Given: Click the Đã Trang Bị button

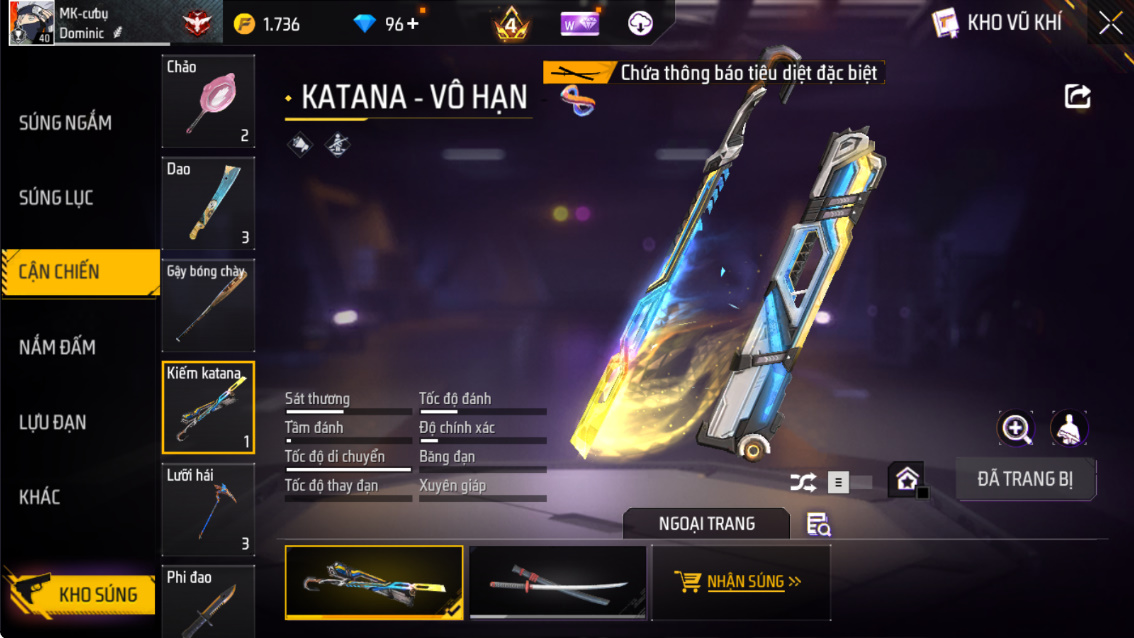Looking at the screenshot, I should point(1025,479).
